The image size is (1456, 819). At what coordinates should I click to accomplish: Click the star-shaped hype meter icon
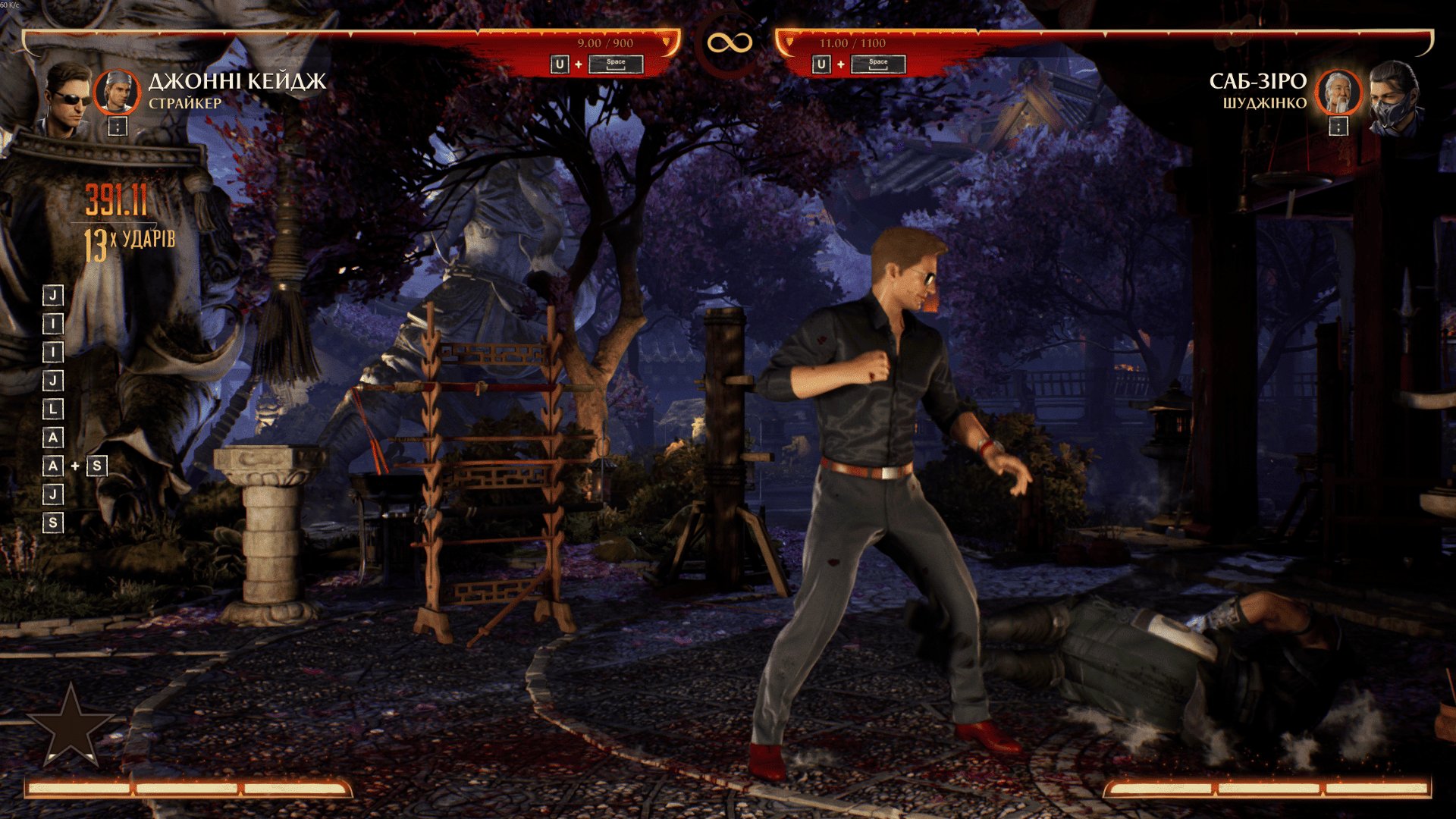pos(71,724)
